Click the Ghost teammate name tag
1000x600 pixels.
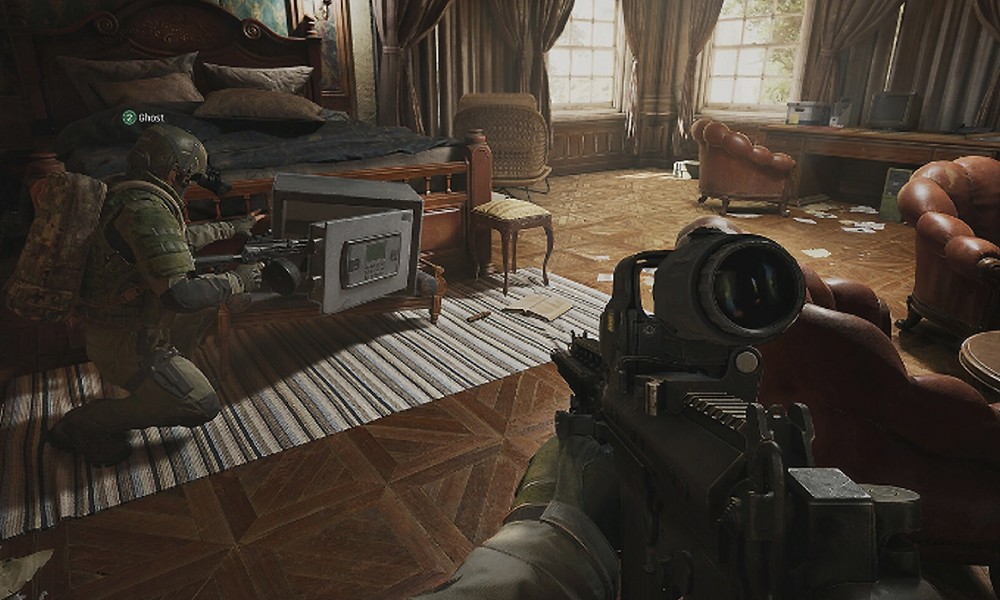[x=144, y=117]
